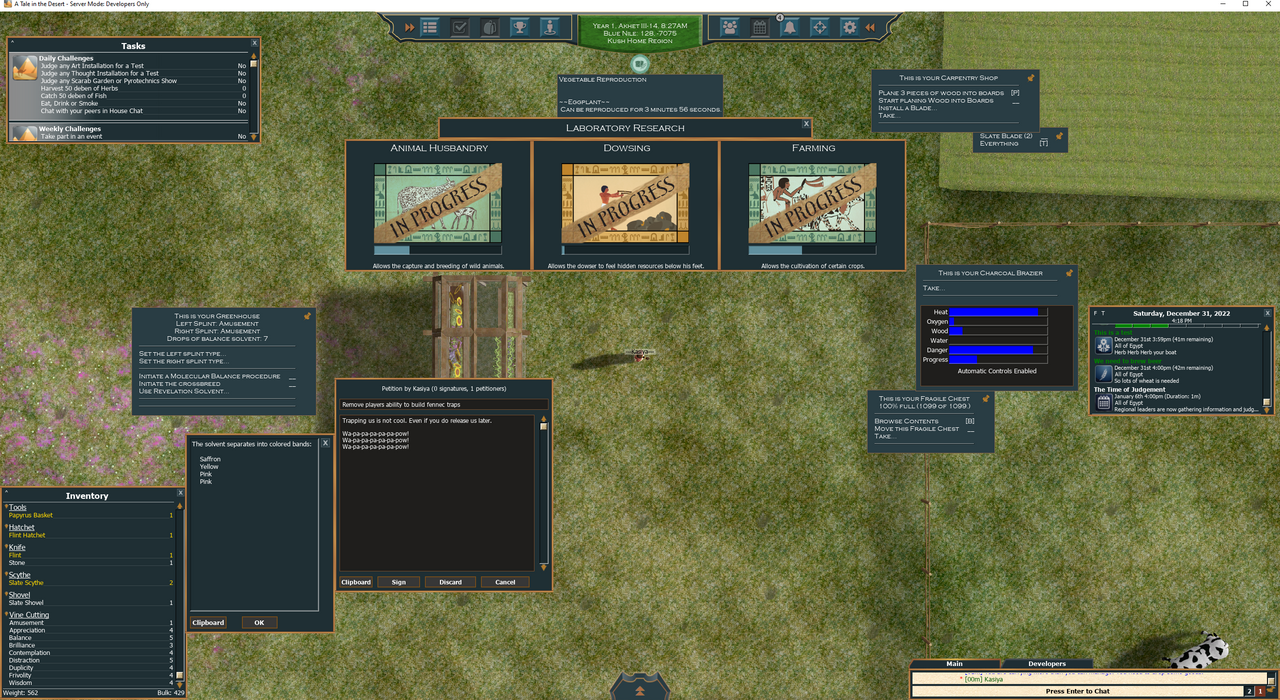1280x700 pixels.
Task: Select Slate Scythe in the inventory
Action: 27,583
